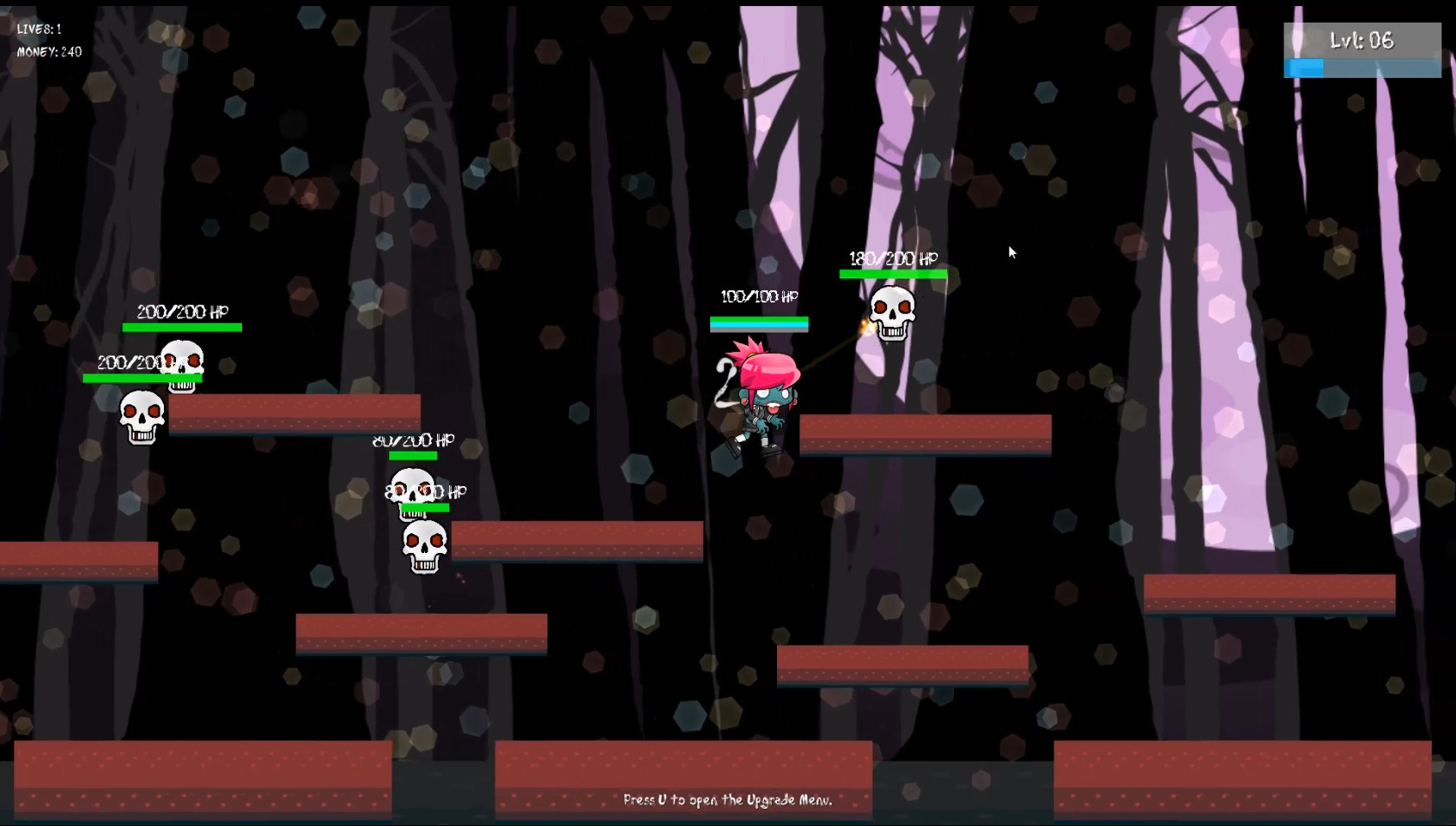Click the green health bar above the 180/200 skull
The image size is (1456, 826).
(891, 273)
